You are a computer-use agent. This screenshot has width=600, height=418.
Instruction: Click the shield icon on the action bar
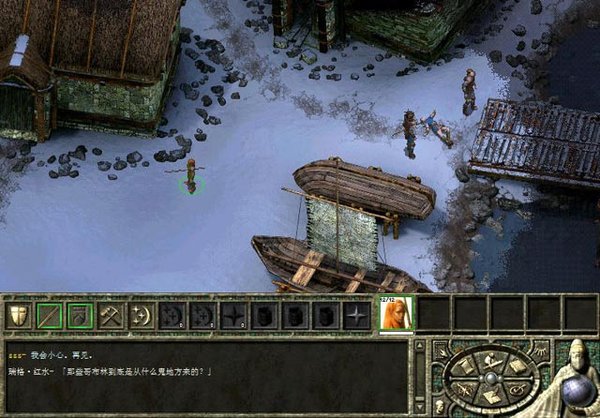(x=18, y=315)
